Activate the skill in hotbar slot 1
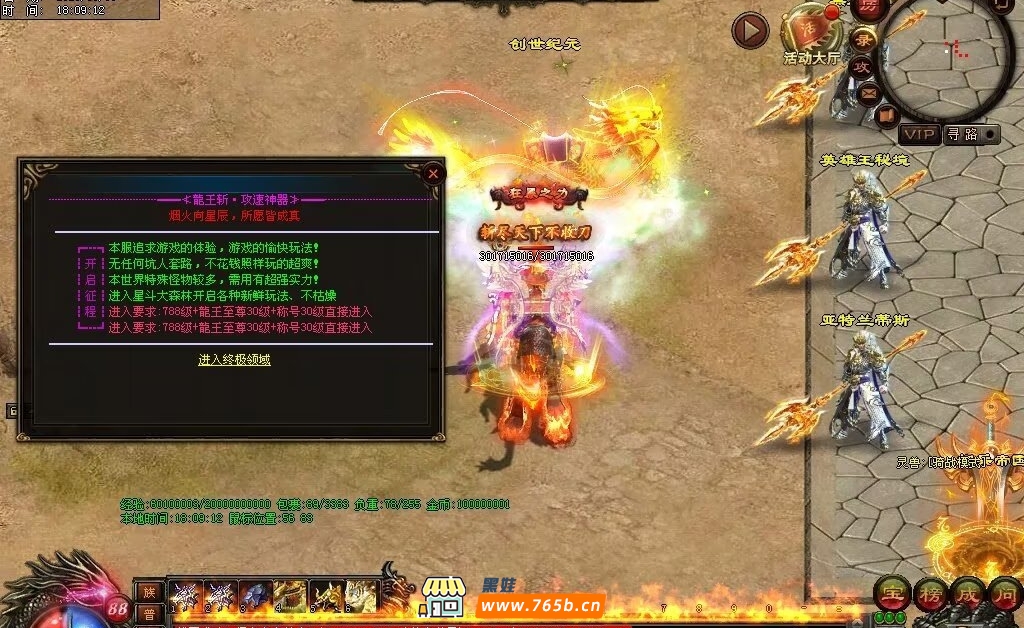 click(187, 596)
